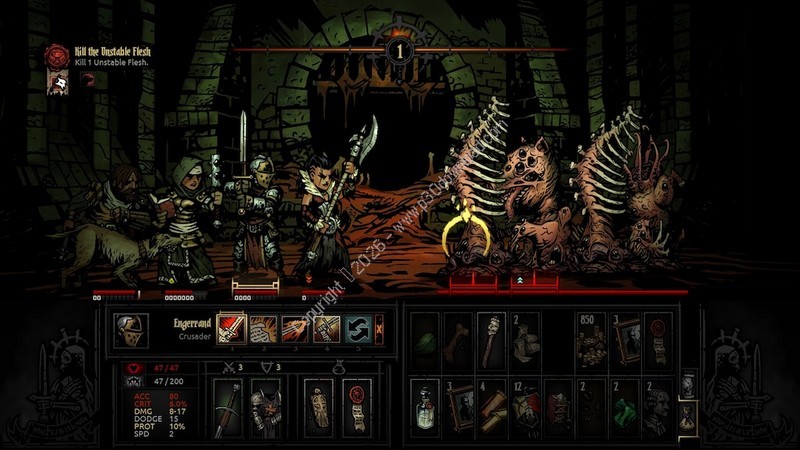Click the retreat flag icon under the quest

[x=59, y=82]
